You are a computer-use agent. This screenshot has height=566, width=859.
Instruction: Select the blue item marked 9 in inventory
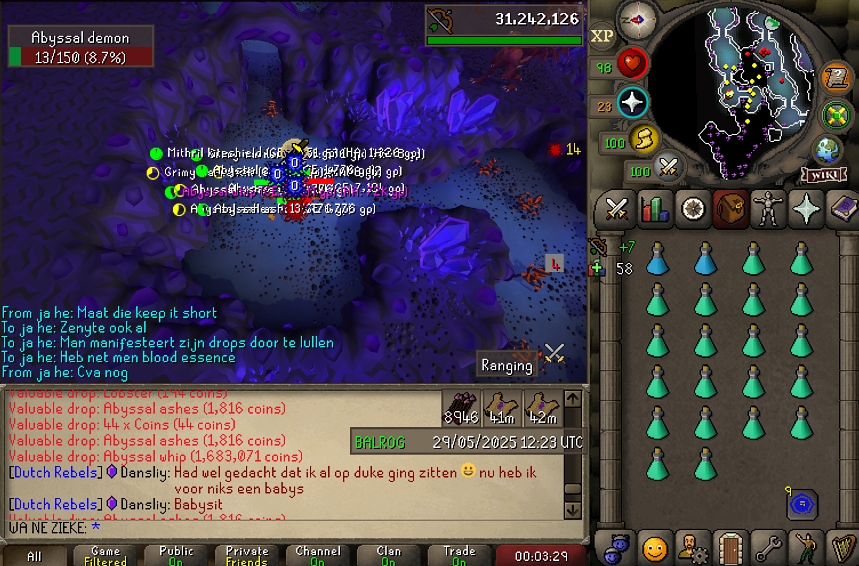801,505
